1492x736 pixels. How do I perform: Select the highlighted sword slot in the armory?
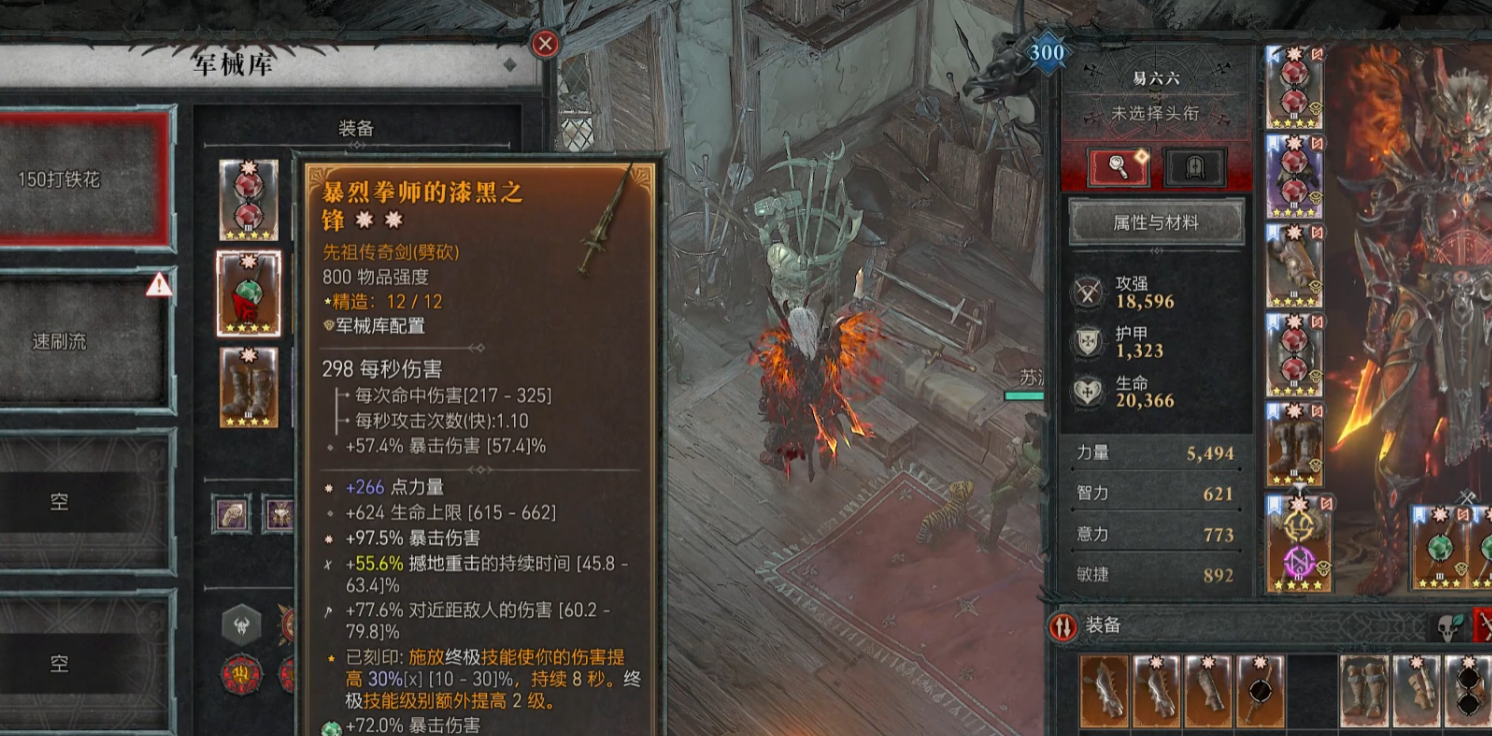tap(248, 293)
